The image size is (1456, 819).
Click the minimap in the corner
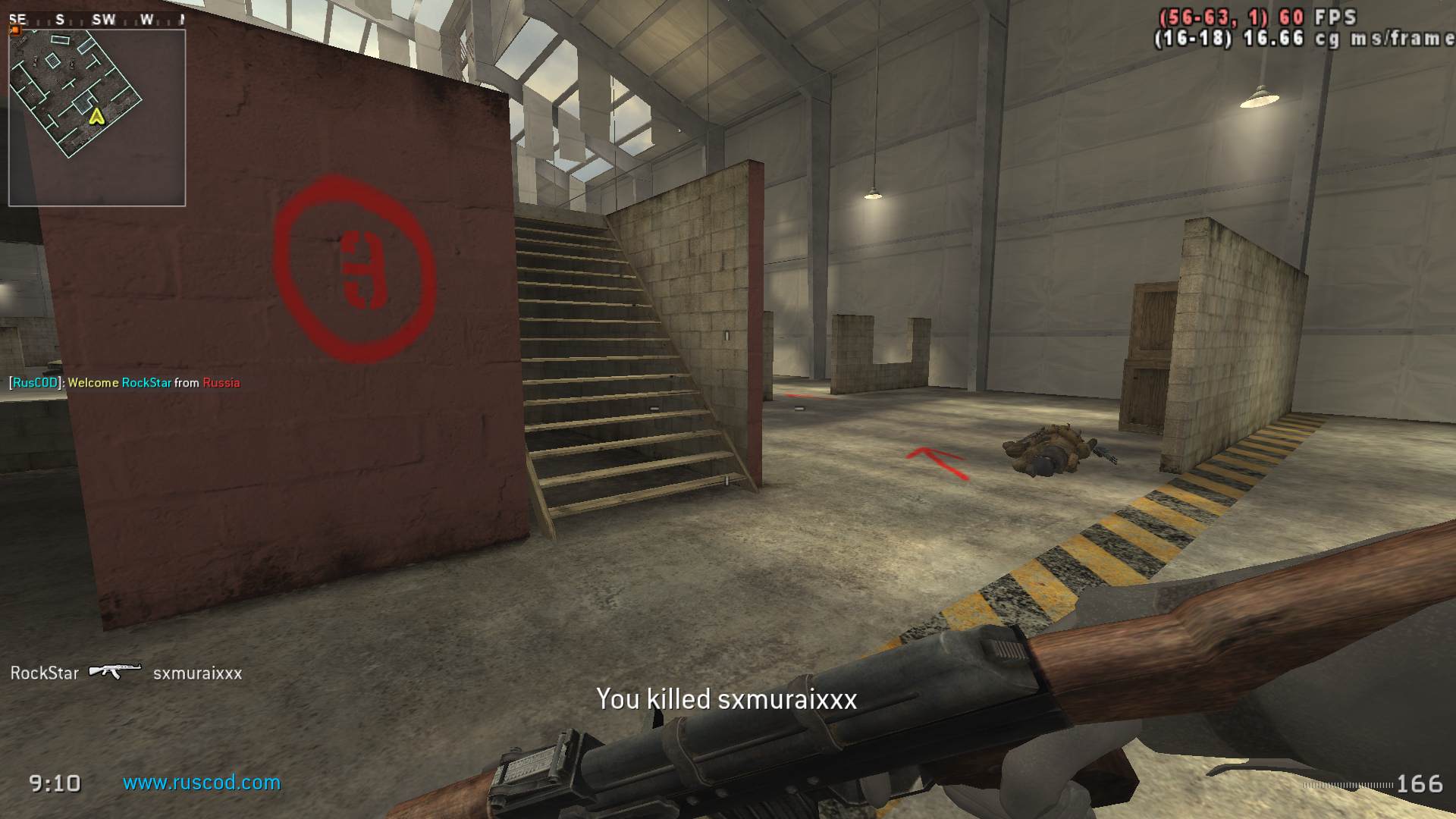(97, 118)
